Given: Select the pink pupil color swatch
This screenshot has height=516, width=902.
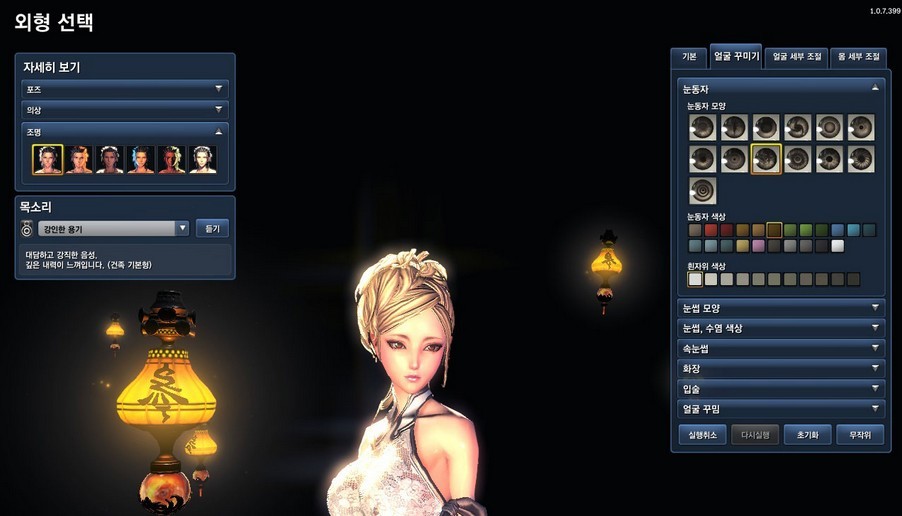Looking at the screenshot, I should click(758, 246).
